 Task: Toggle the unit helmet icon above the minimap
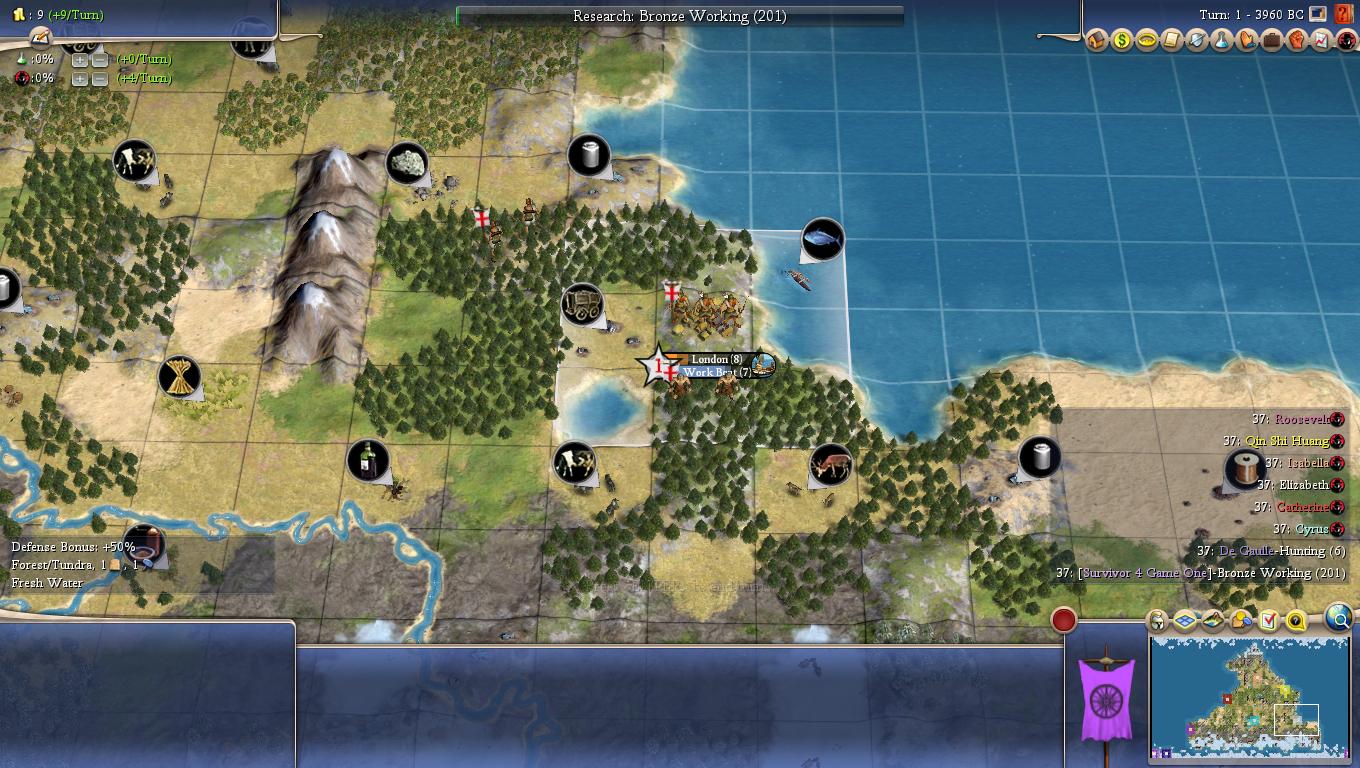pyautogui.click(x=1158, y=621)
